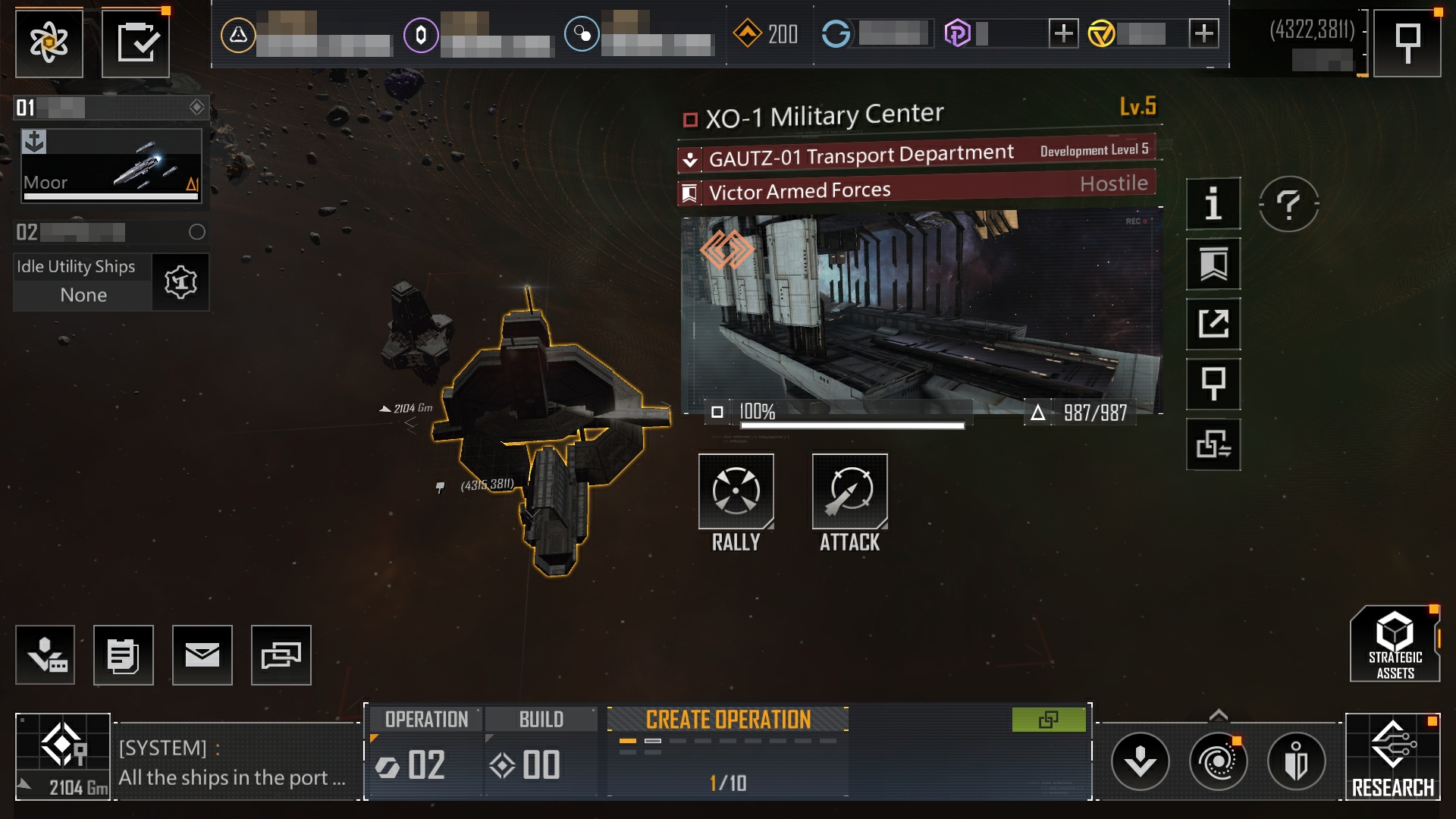Share the target using the export arrow icon
Image resolution: width=1456 pixels, height=819 pixels.
pyautogui.click(x=1213, y=324)
